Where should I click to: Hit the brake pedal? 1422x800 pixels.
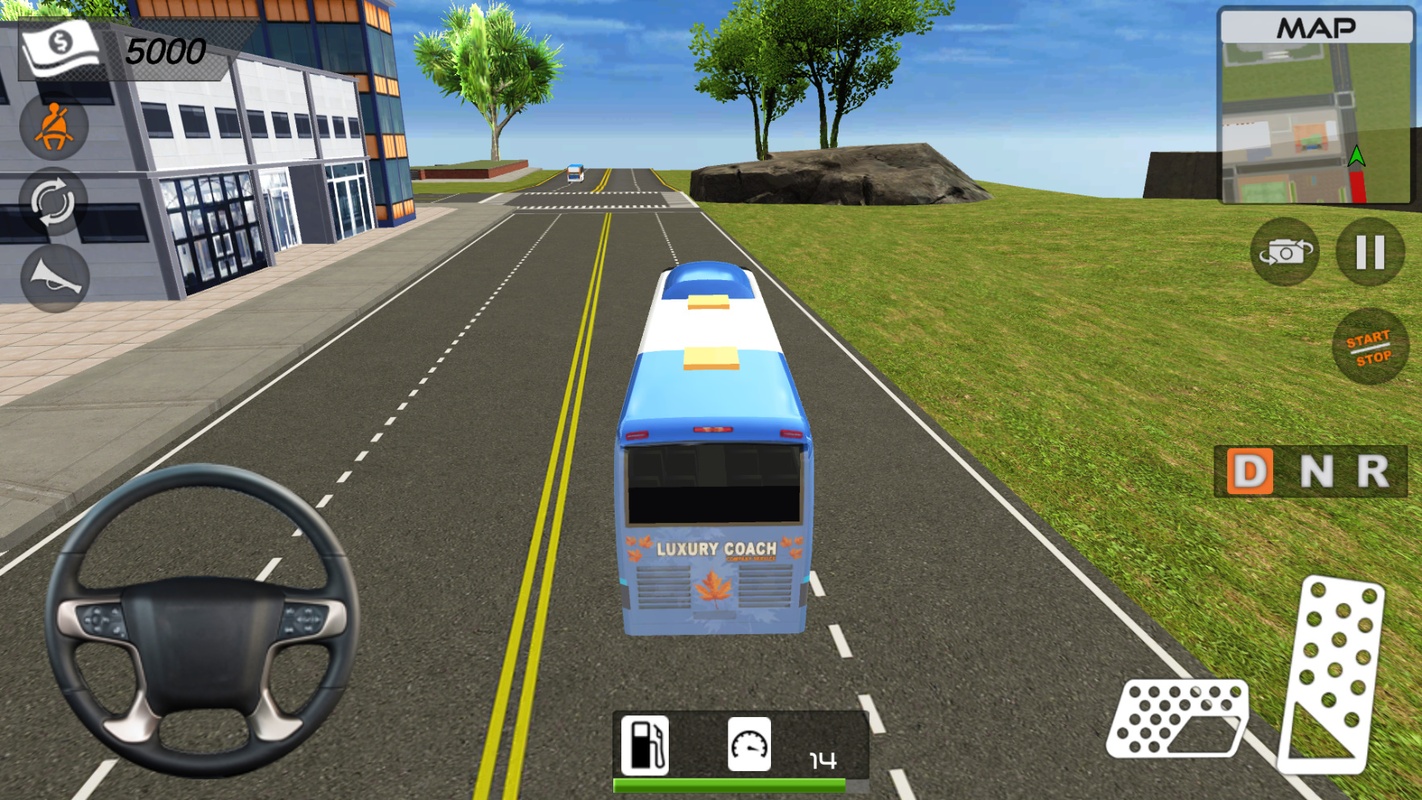pos(1178,718)
